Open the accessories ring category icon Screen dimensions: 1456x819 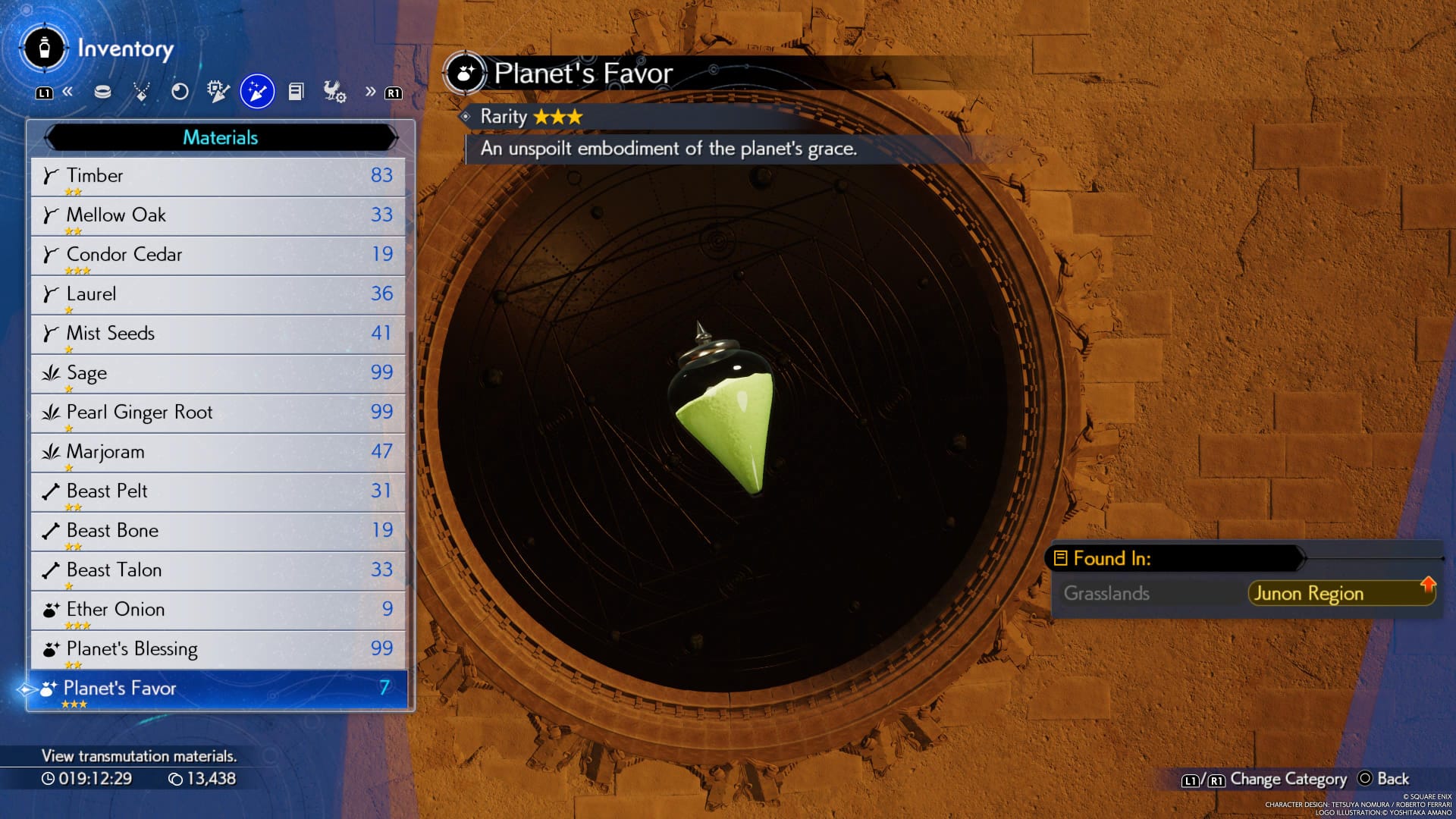point(103,92)
